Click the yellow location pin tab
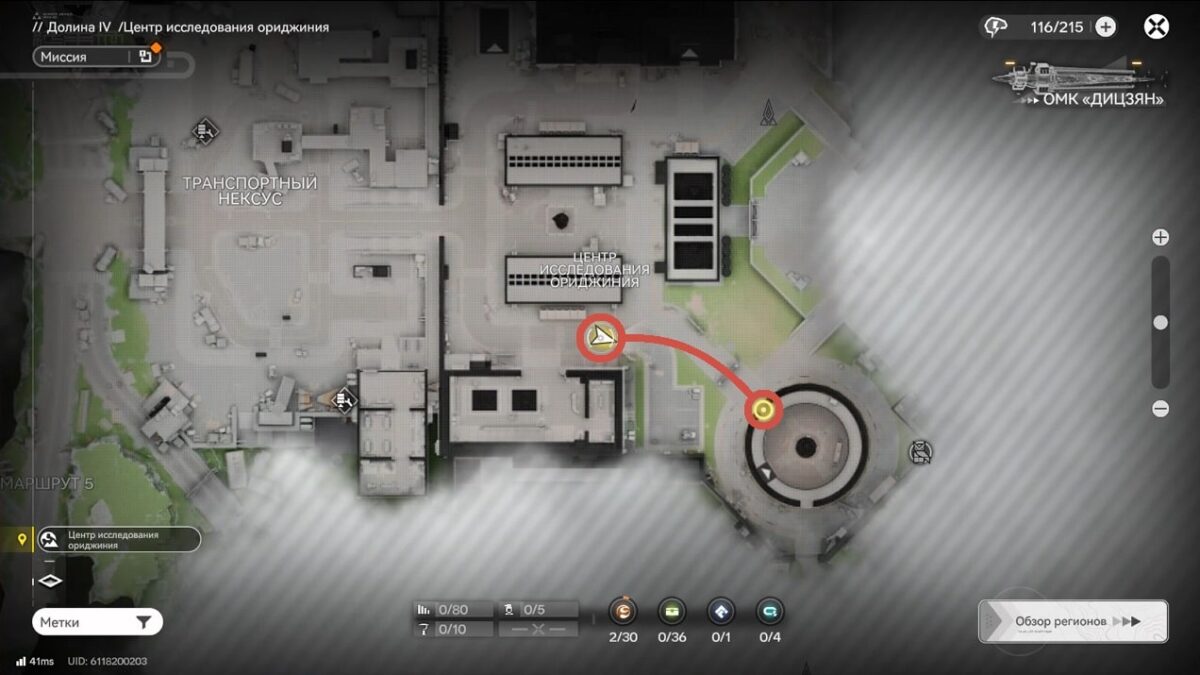Image resolution: width=1200 pixels, height=675 pixels. point(21,540)
